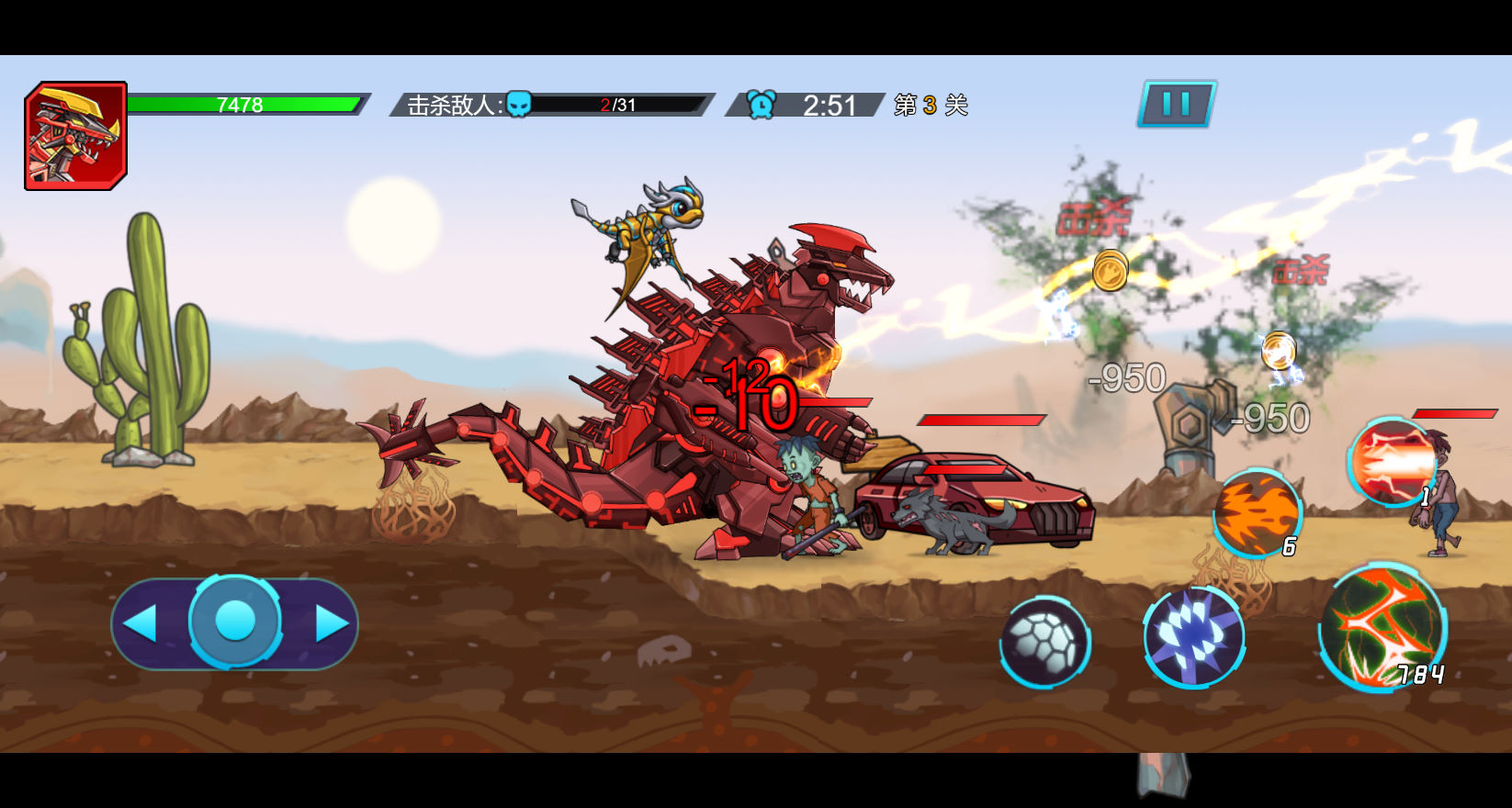
Task: Pause the game
Action: click(1177, 104)
